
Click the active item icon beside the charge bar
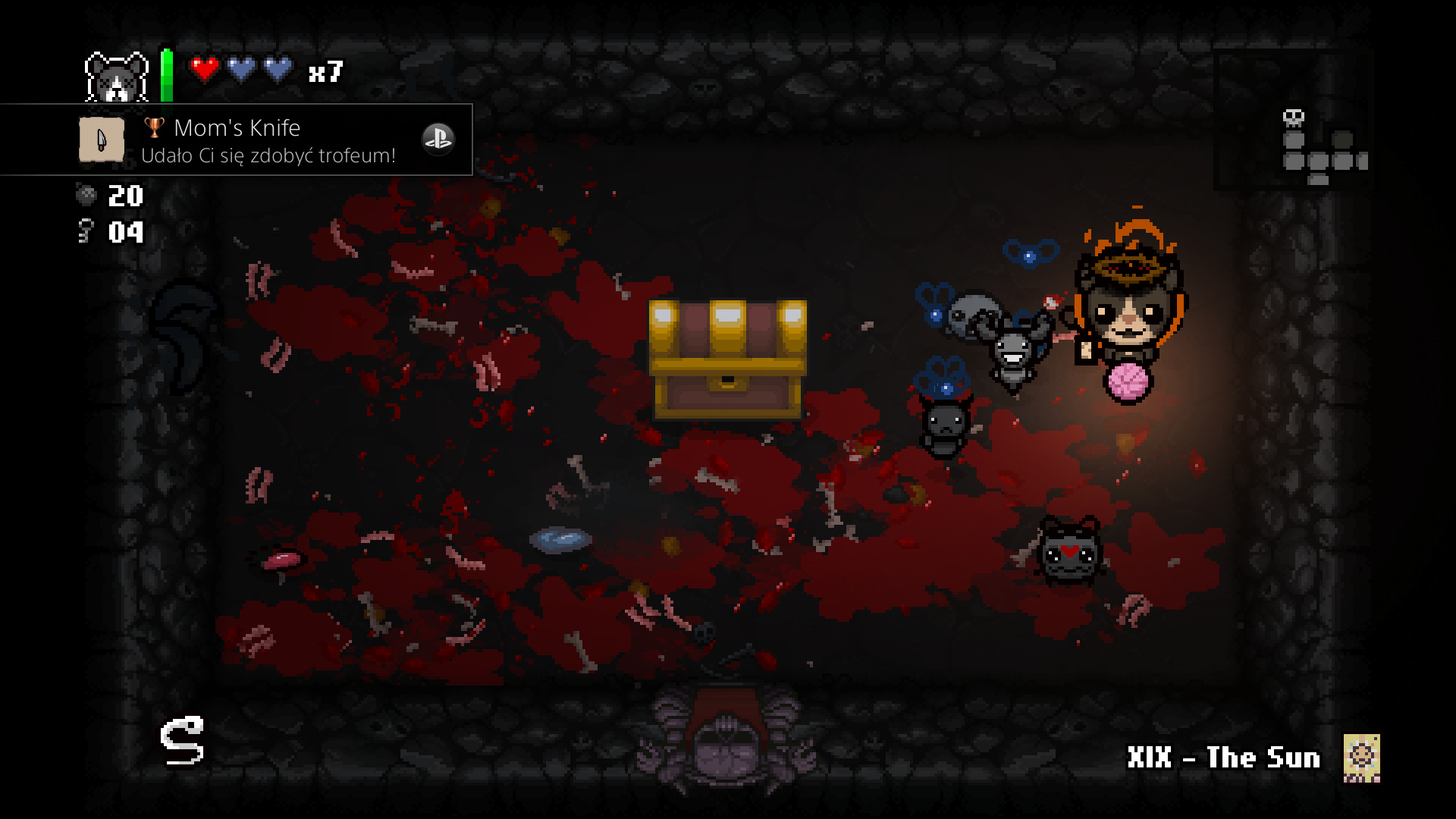click(x=116, y=77)
